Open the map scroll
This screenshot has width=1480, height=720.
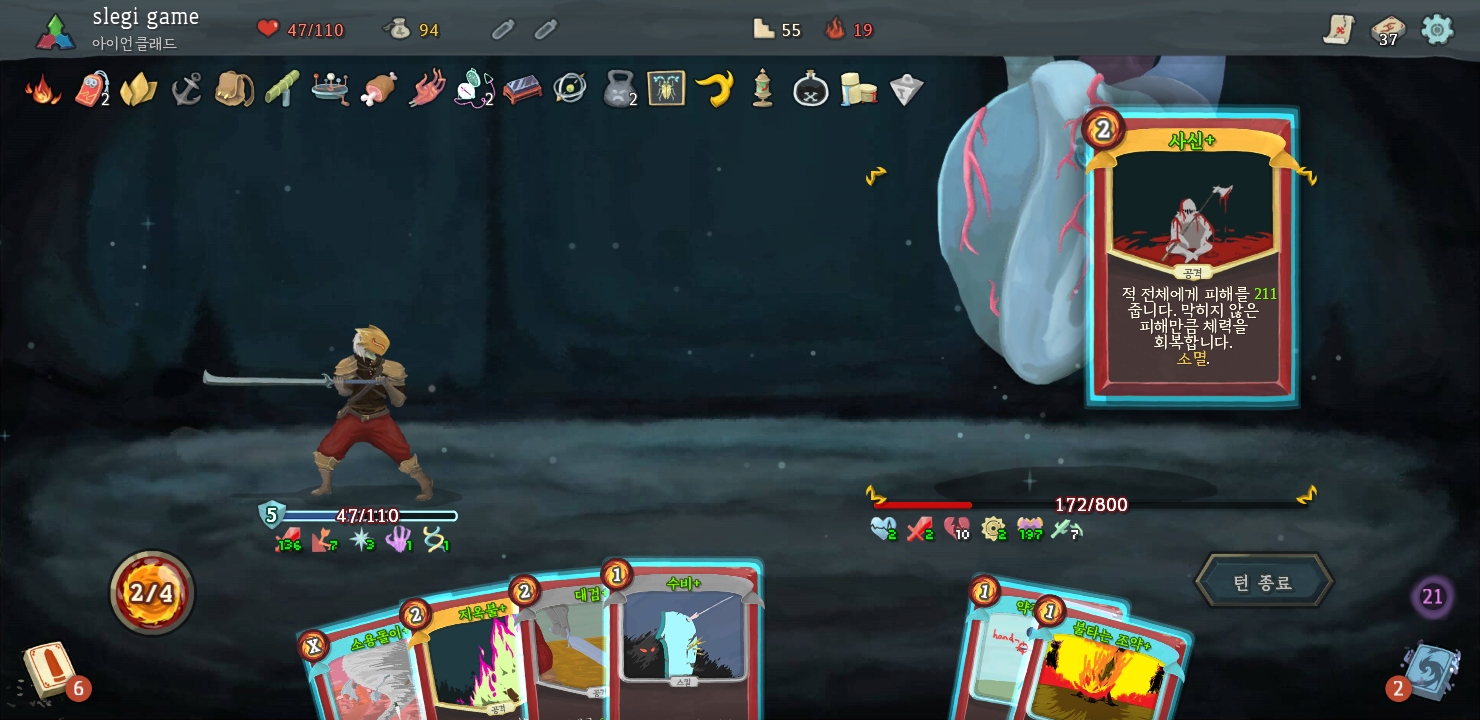(1338, 30)
